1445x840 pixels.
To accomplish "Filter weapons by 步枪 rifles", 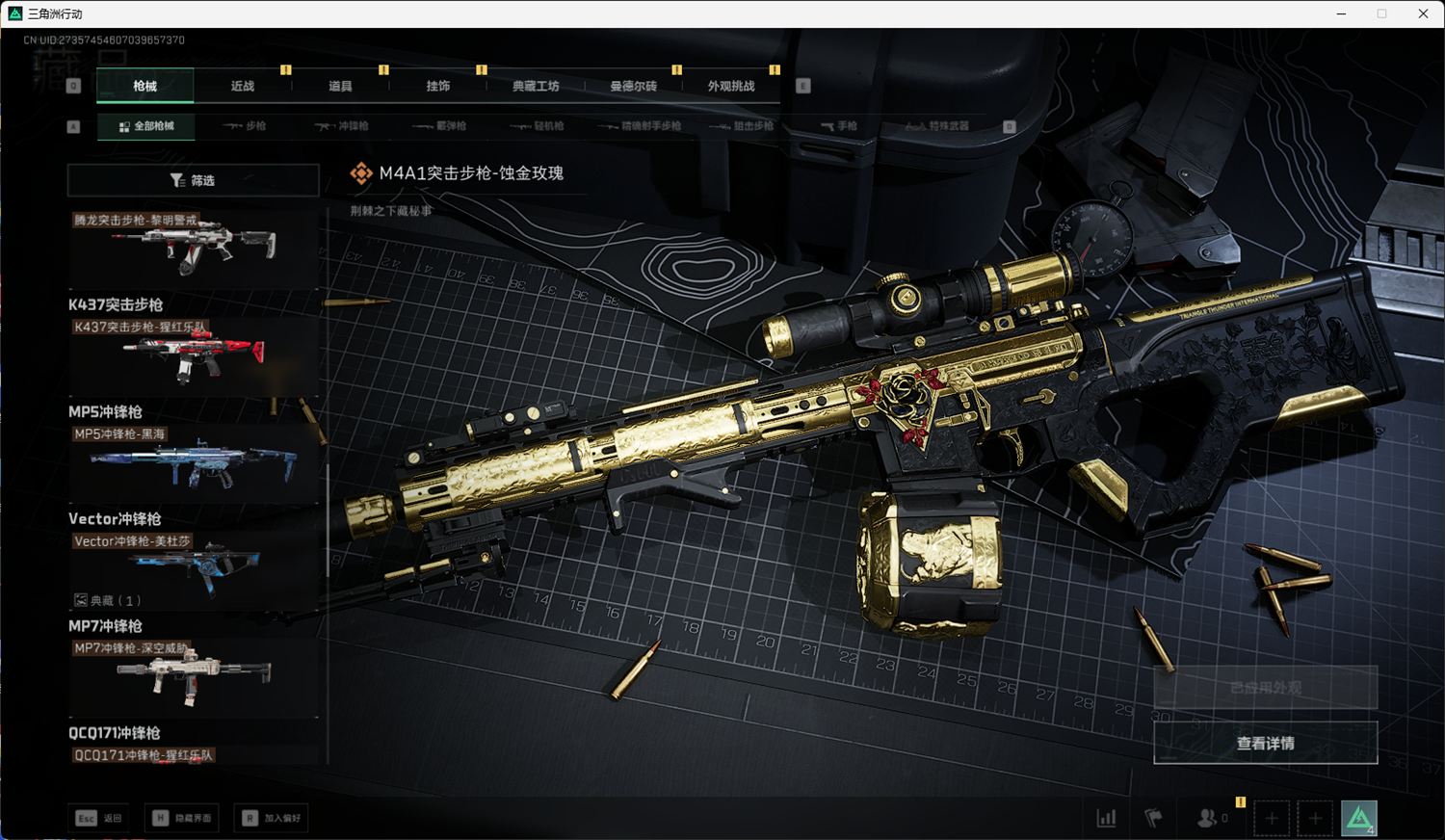I will pos(245,126).
